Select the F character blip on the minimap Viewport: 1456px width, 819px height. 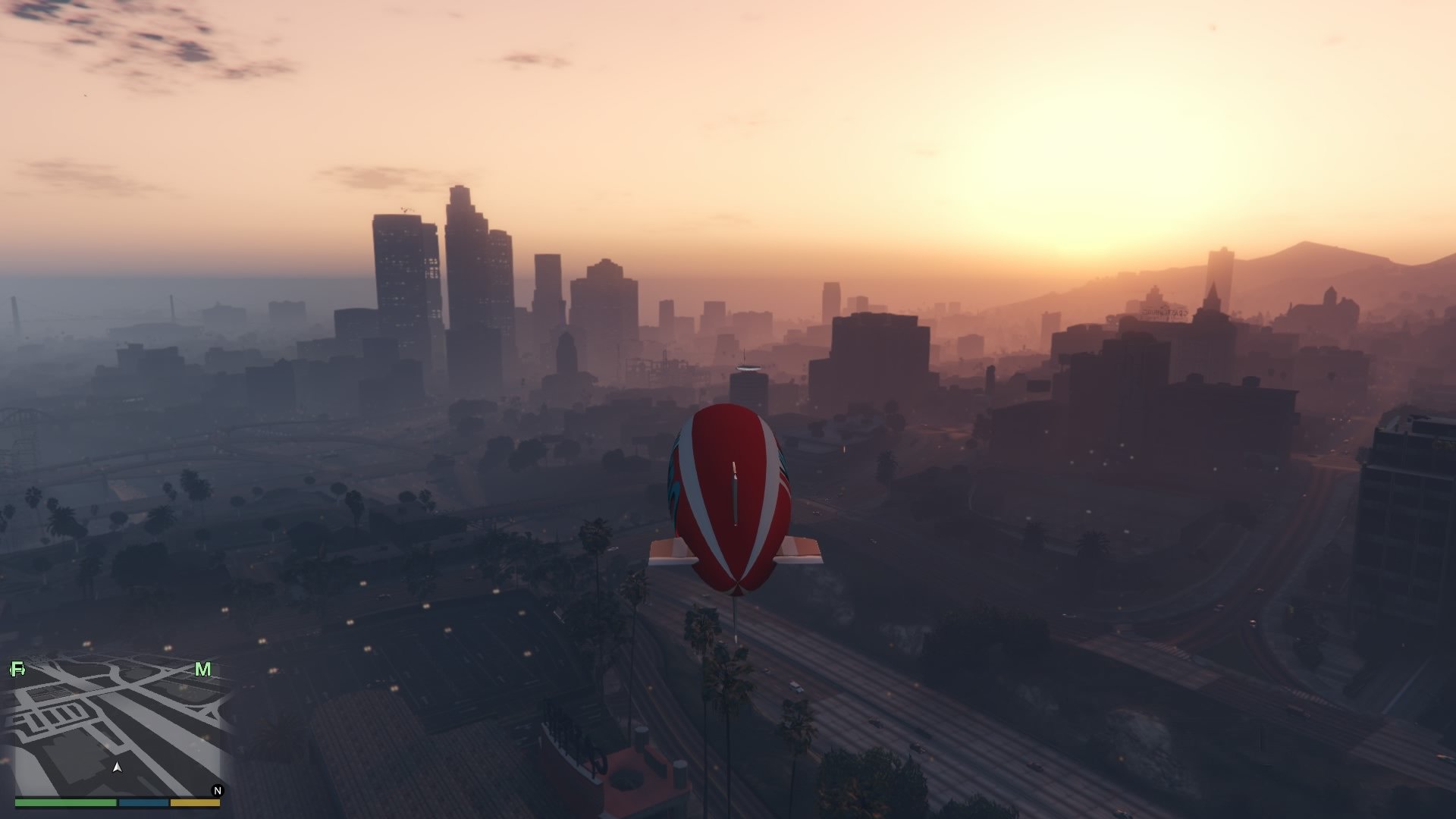coord(17,669)
